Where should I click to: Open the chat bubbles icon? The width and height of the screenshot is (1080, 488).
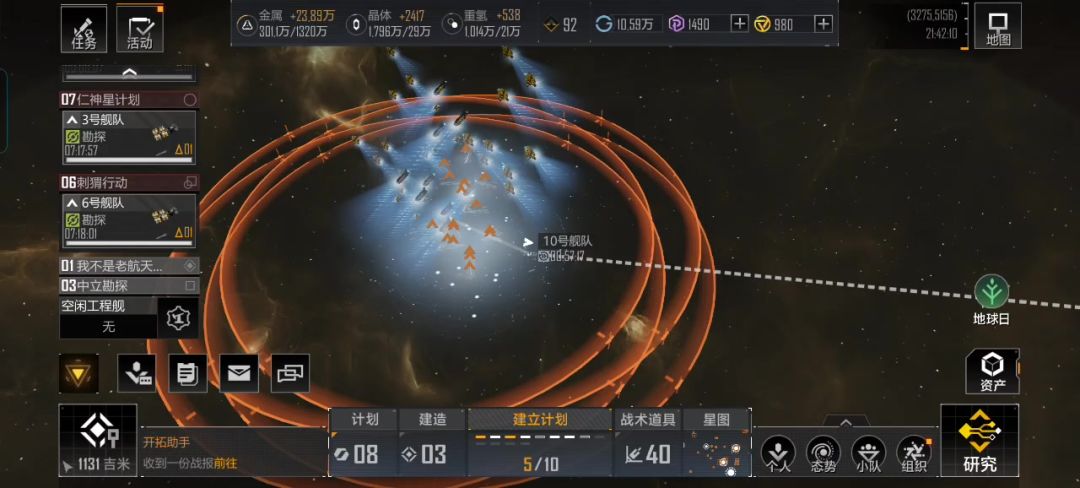click(290, 373)
